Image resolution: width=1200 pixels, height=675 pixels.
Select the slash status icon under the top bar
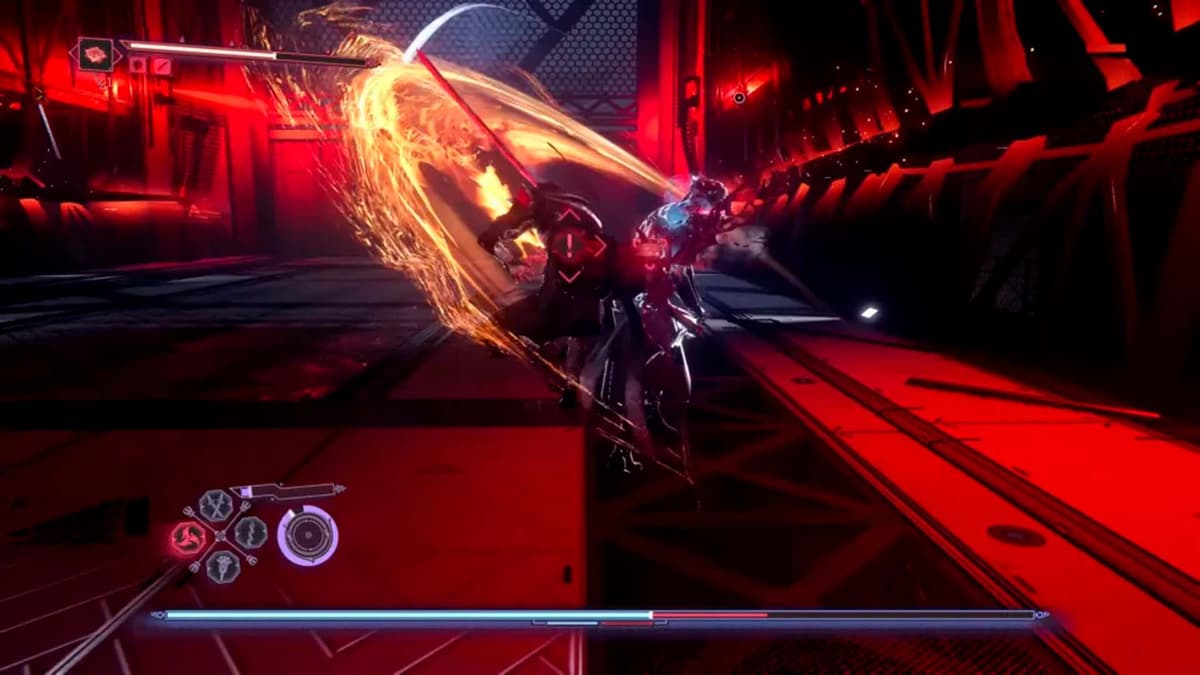(160, 66)
